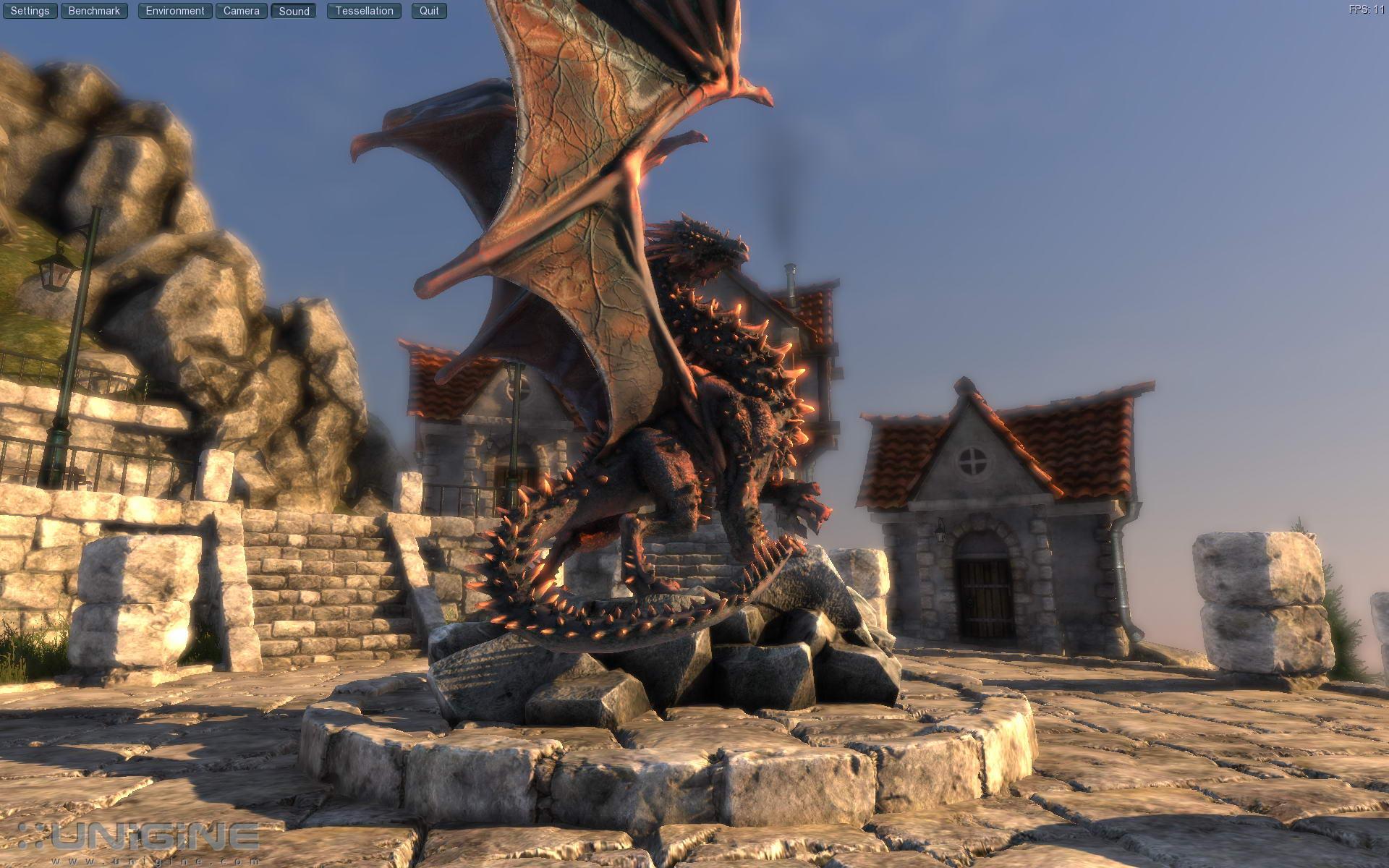
Task: Toggle the Sound button
Action: click(294, 11)
